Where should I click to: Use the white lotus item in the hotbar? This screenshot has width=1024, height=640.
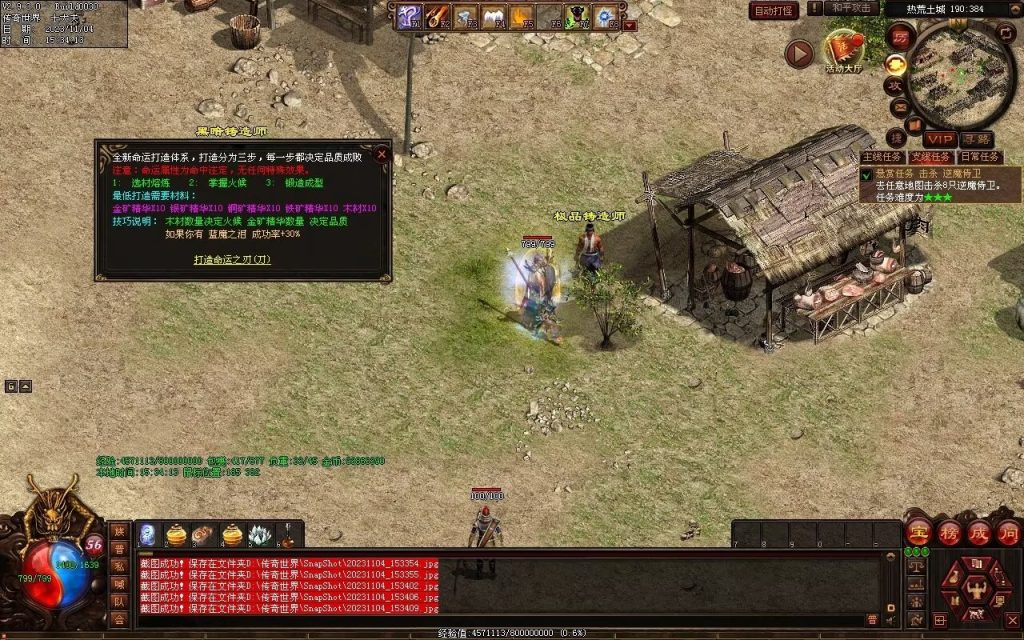(x=260, y=535)
